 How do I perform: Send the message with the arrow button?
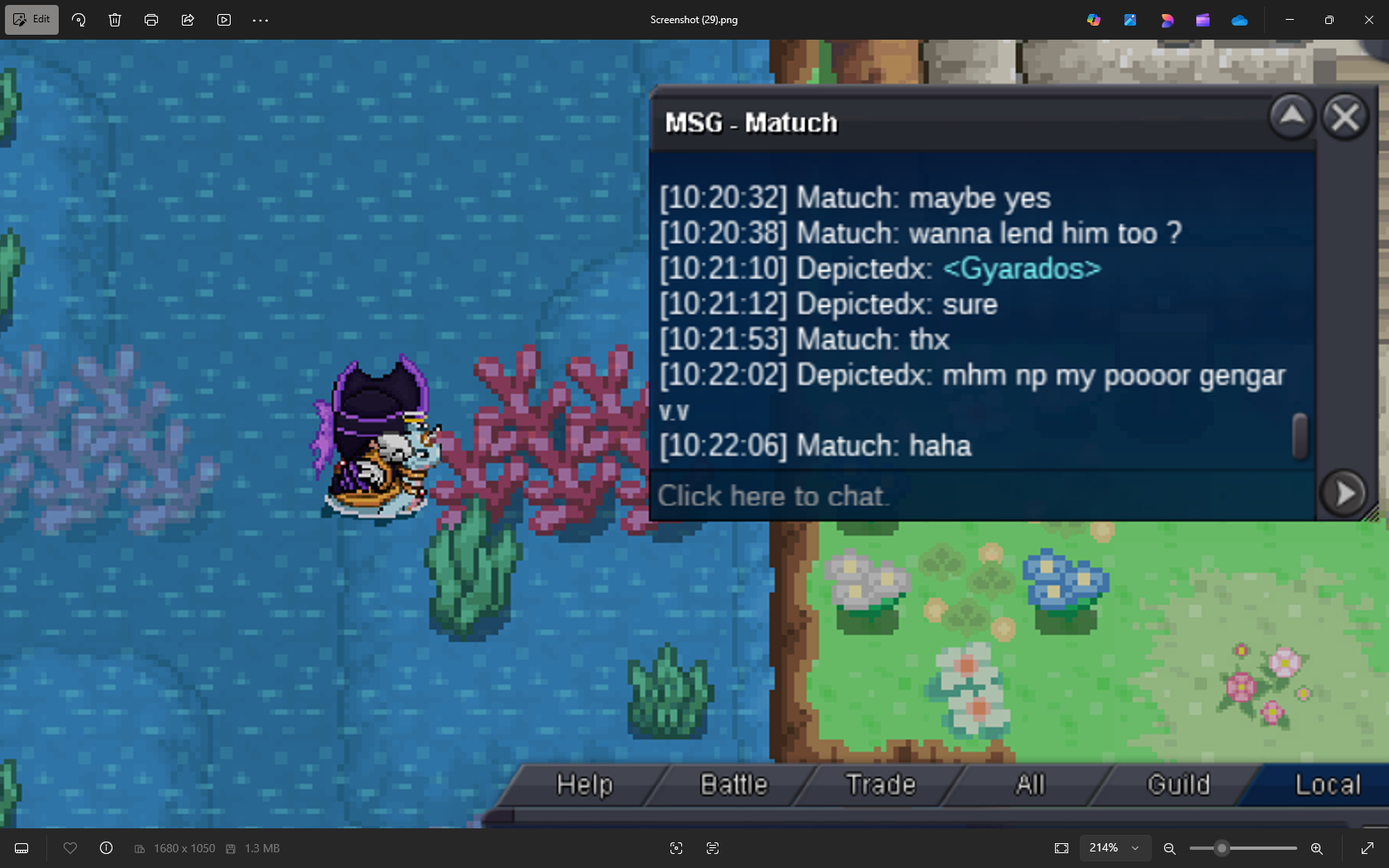click(x=1344, y=494)
